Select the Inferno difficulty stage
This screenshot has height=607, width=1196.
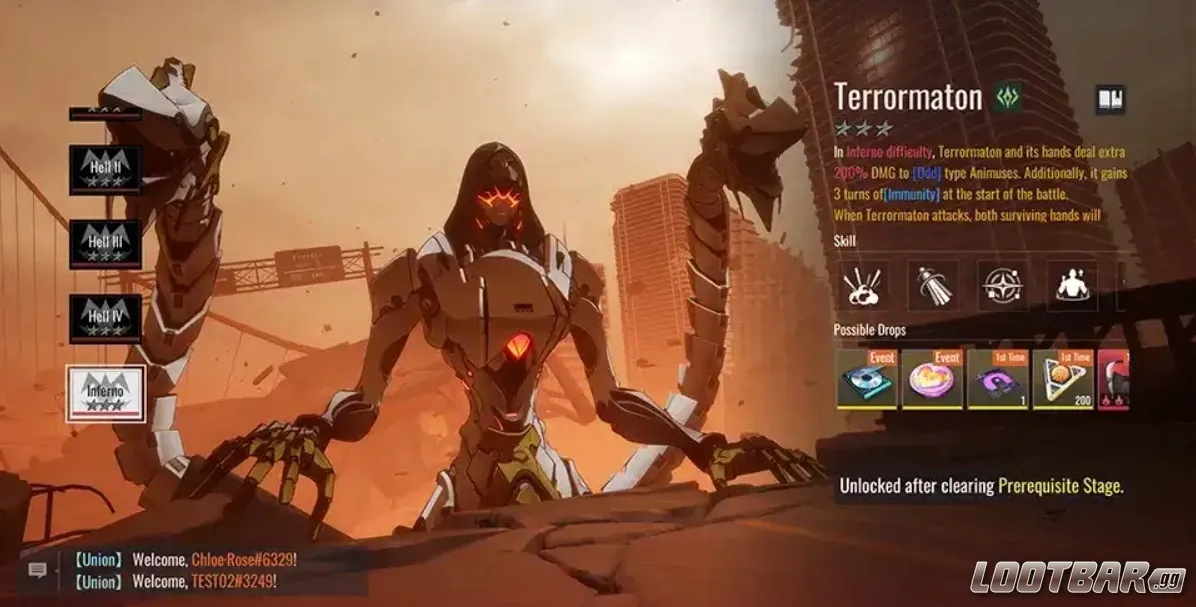tap(105, 393)
